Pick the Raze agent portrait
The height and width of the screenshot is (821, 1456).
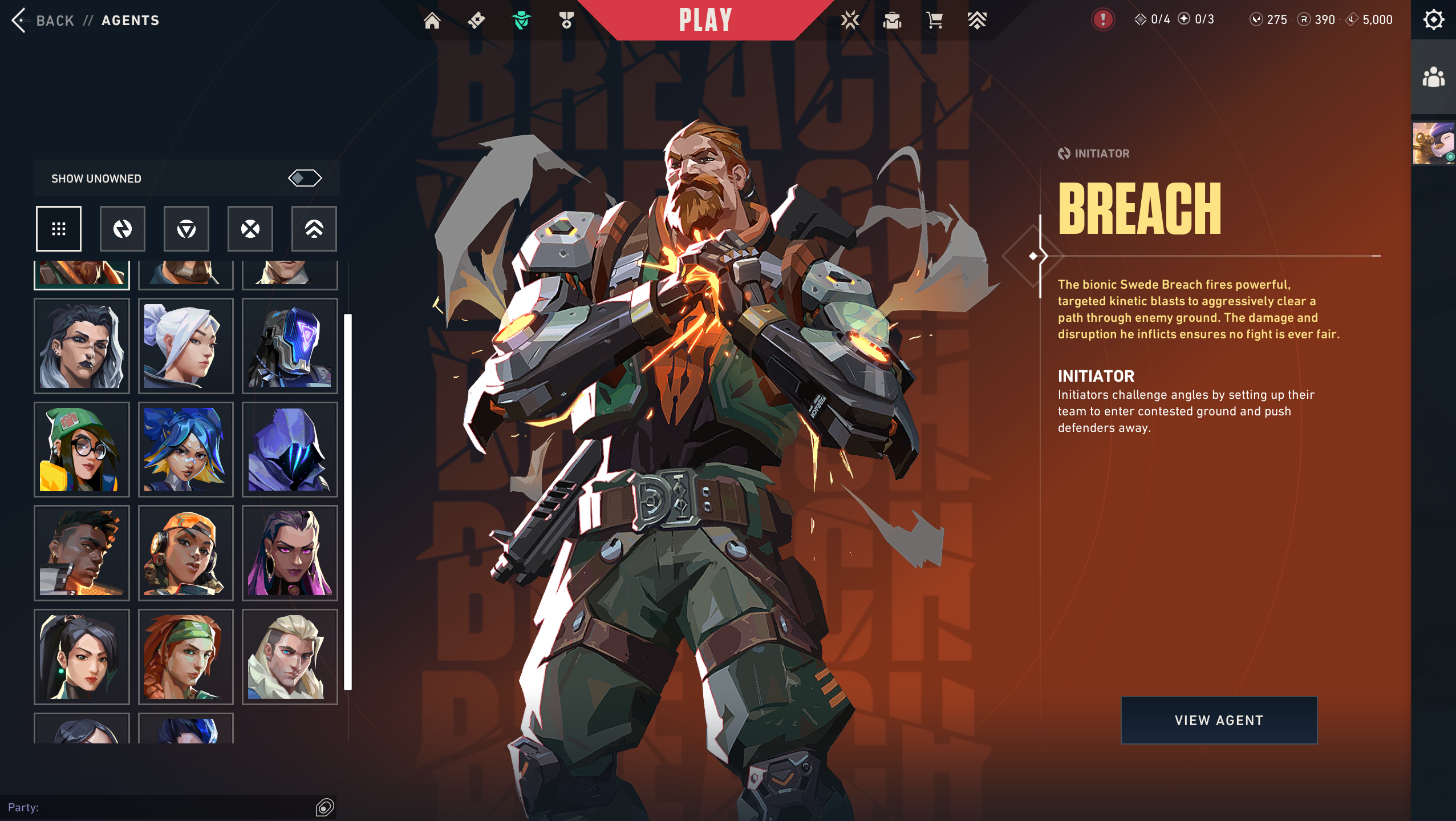pos(186,553)
